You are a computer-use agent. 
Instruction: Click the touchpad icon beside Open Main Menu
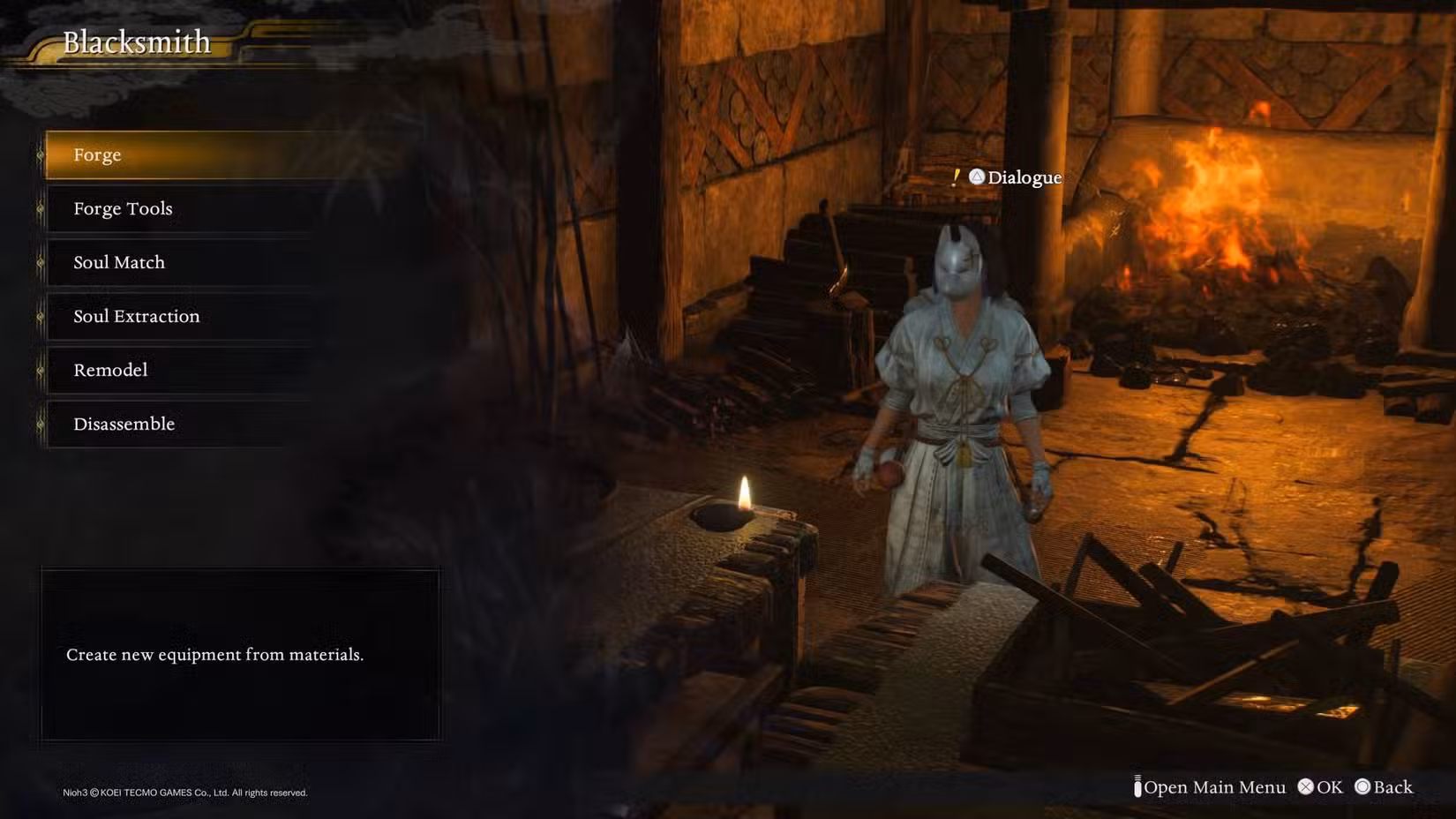1137,786
